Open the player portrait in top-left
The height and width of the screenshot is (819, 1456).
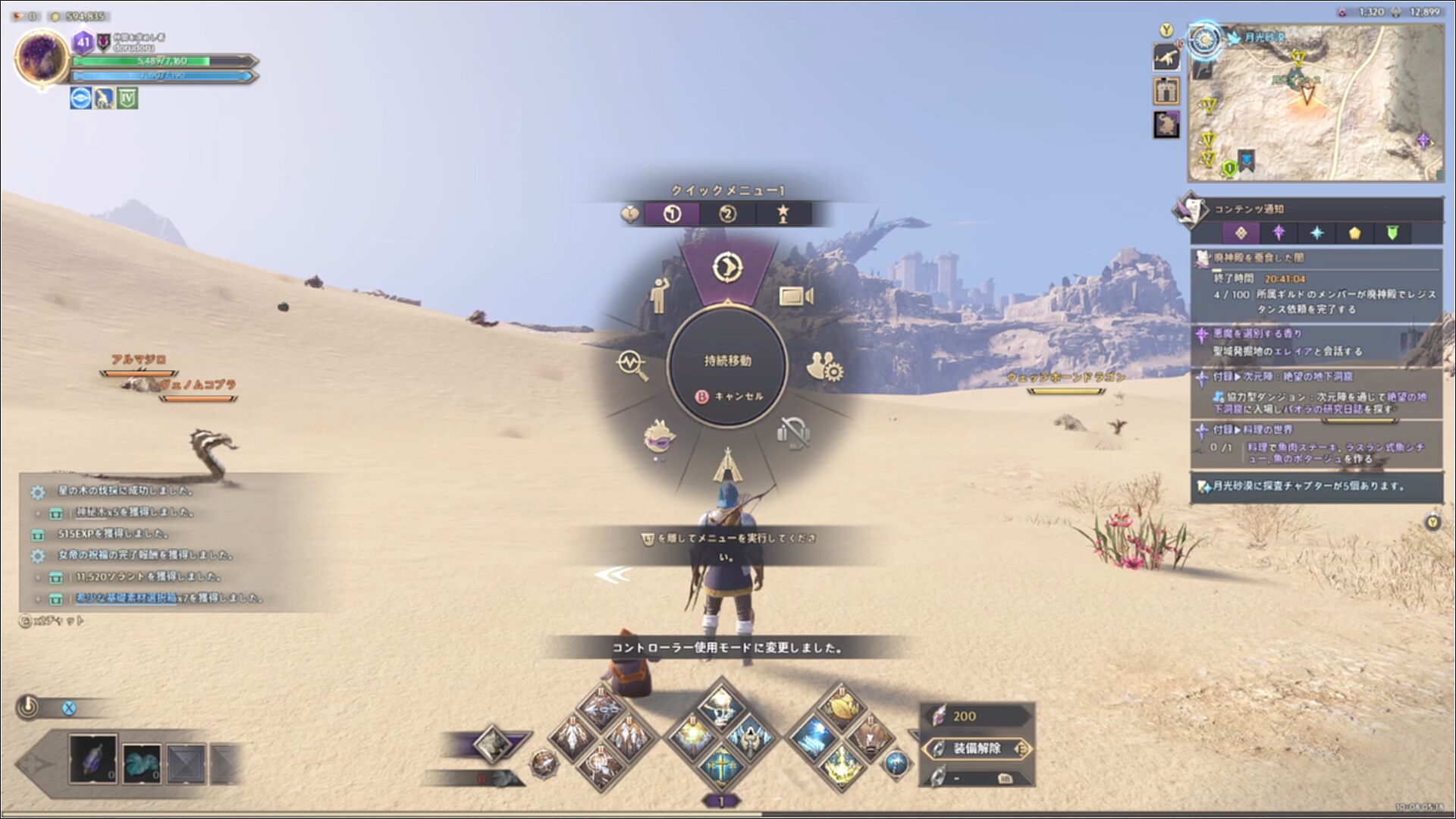point(42,58)
